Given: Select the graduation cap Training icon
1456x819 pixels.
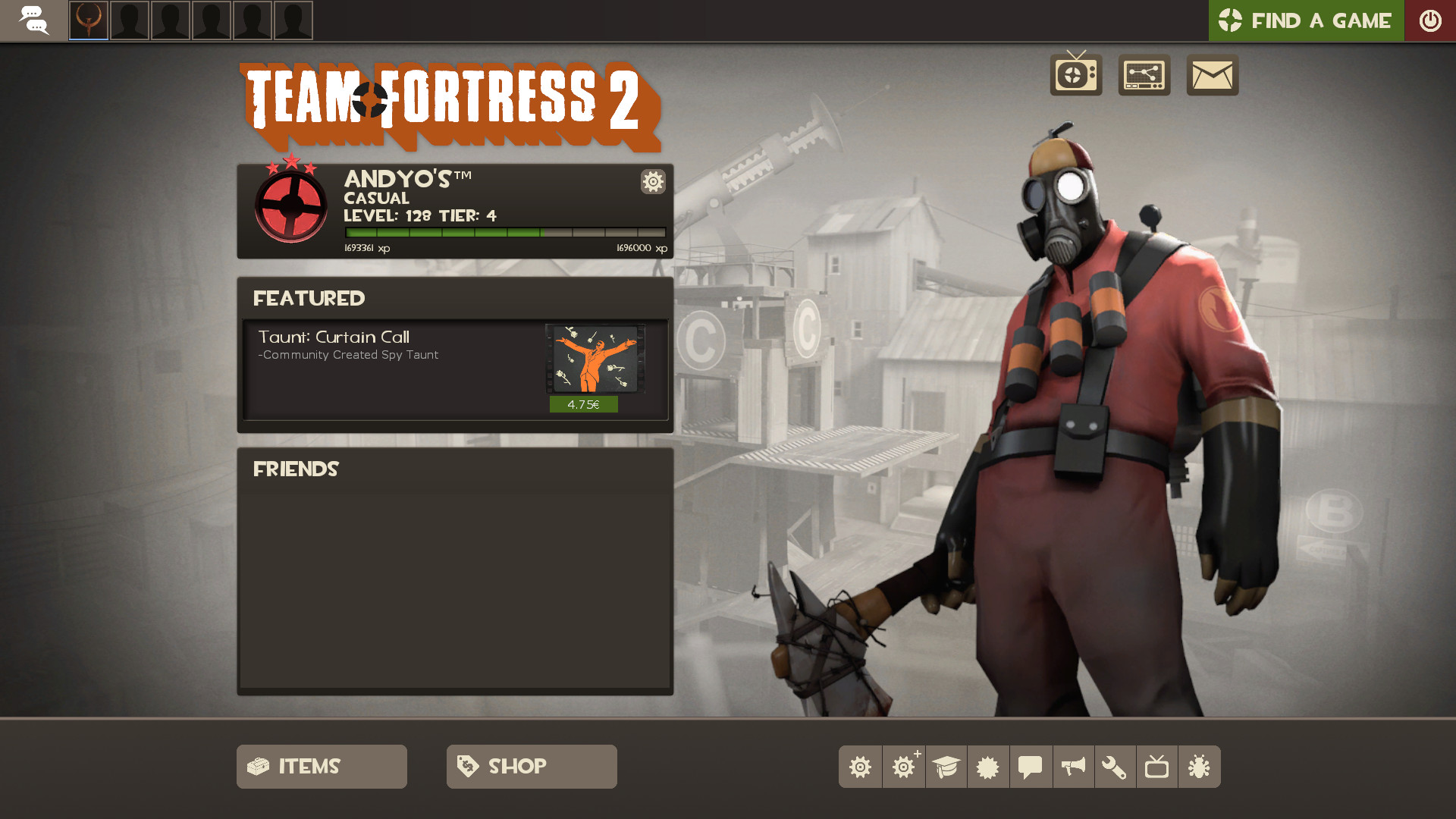Looking at the screenshot, I should coord(946,767).
